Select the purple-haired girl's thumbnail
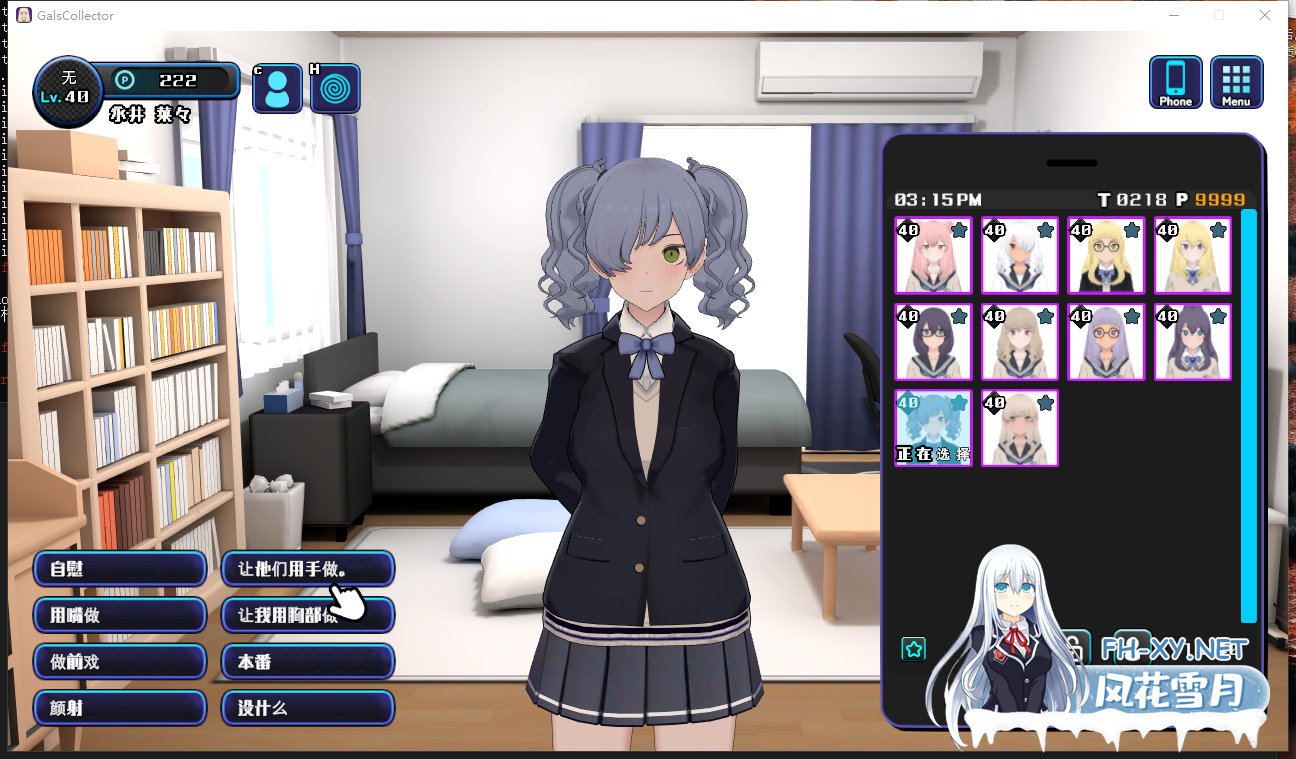1296x759 pixels. click(x=1105, y=342)
